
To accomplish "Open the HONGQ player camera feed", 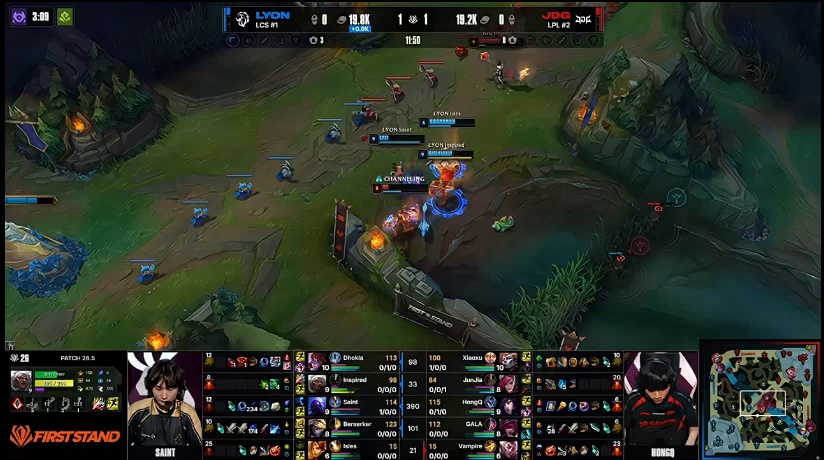I will (660, 402).
